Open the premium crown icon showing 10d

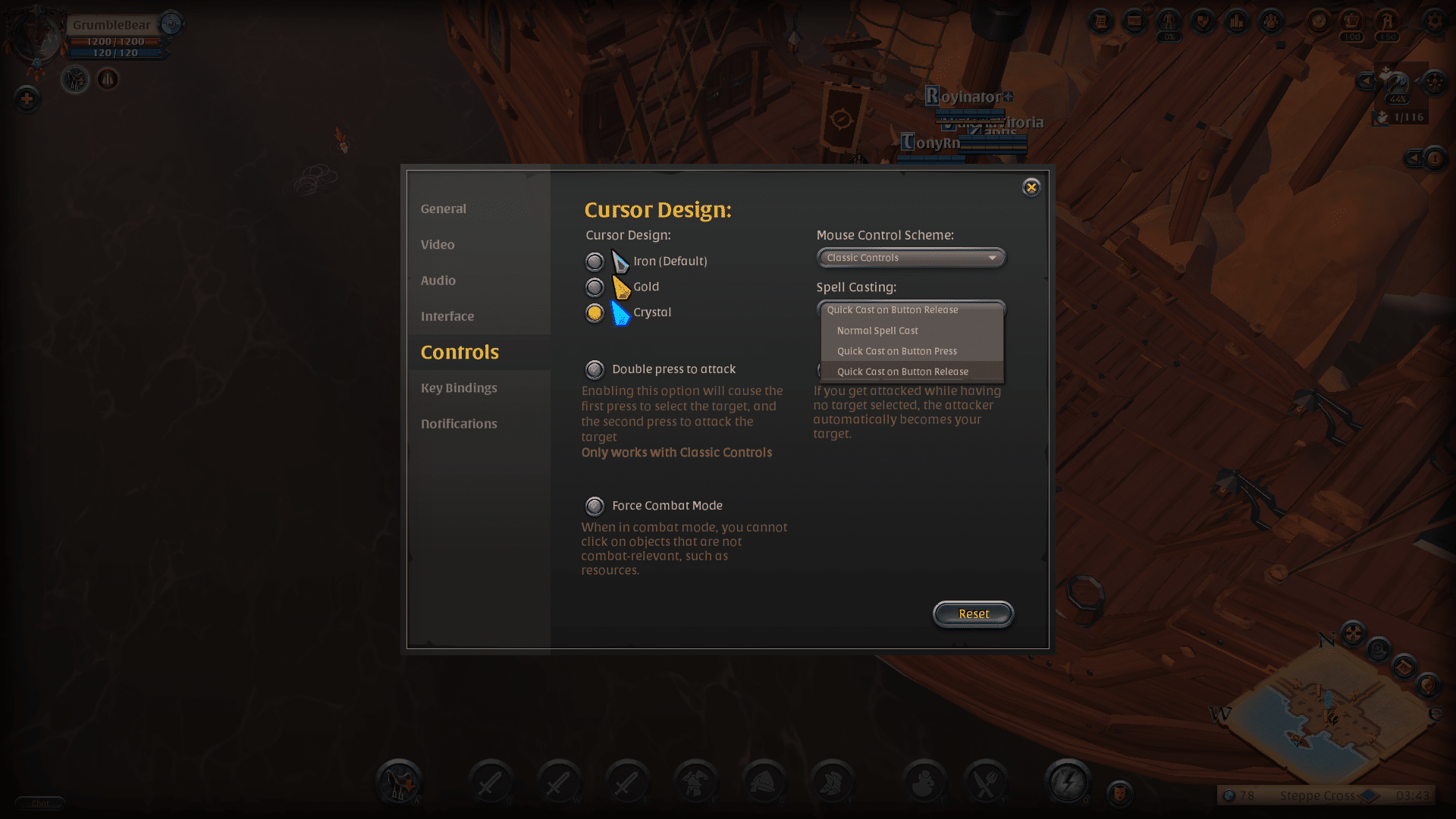pyautogui.click(x=1351, y=20)
